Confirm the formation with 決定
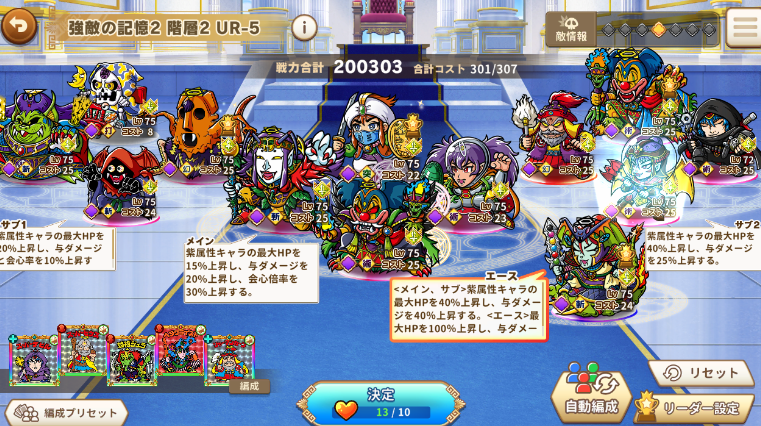The image size is (761, 426). point(381,403)
